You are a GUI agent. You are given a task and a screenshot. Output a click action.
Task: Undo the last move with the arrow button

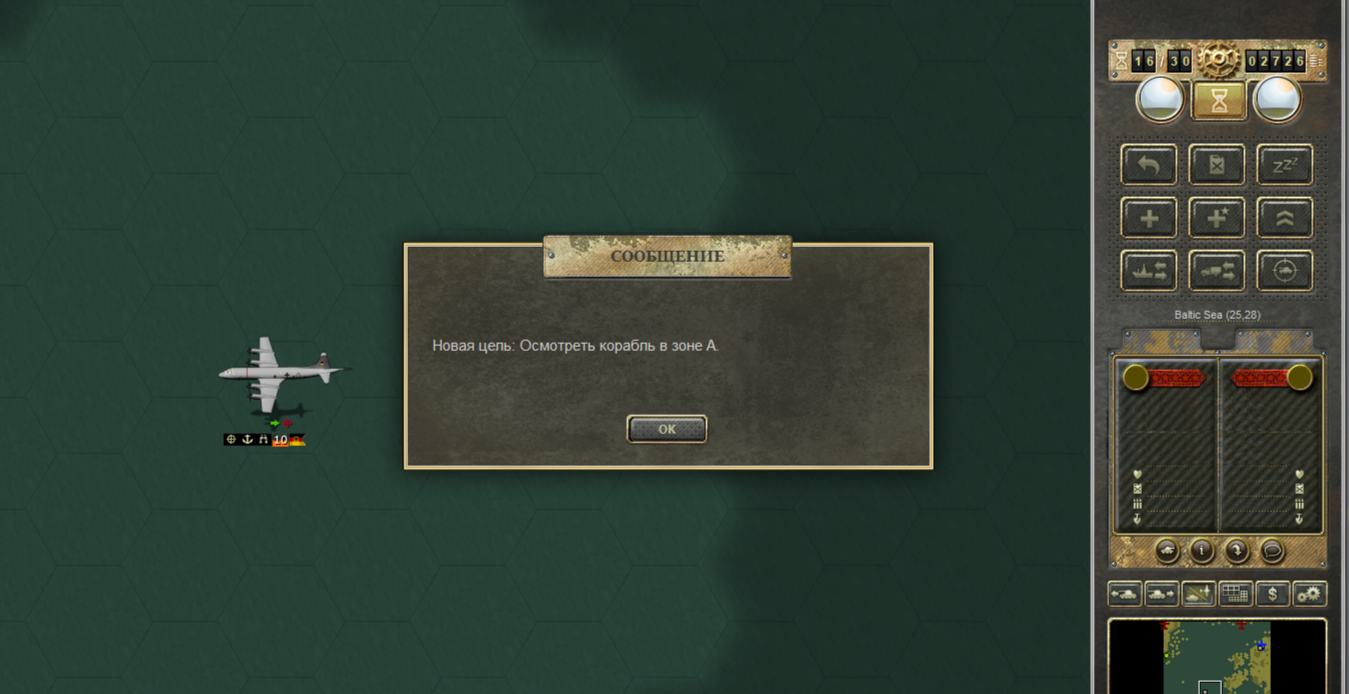tap(1149, 165)
